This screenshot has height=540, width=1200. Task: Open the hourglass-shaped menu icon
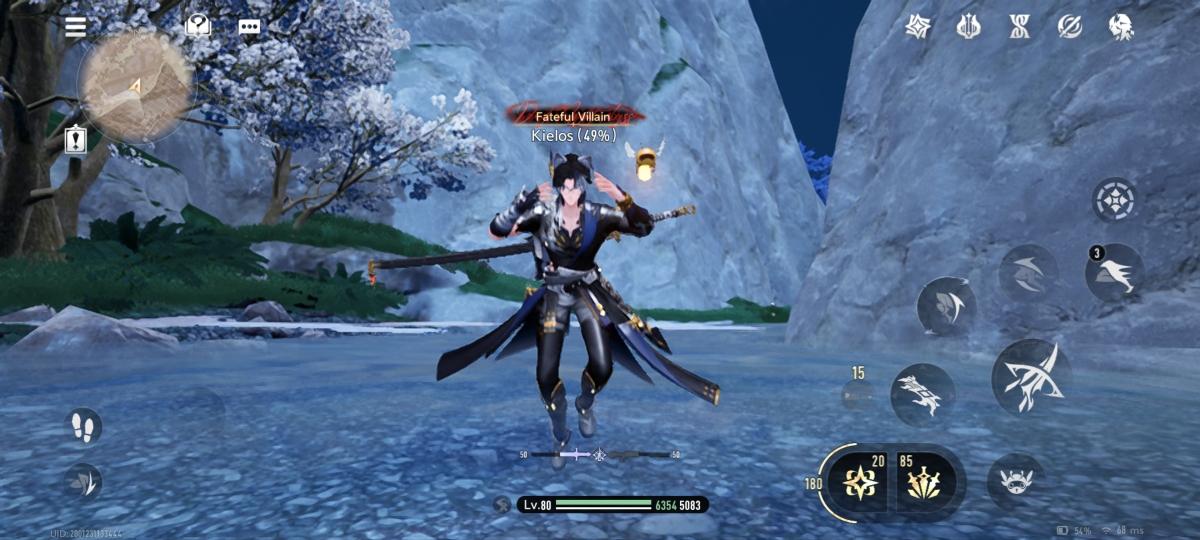pyautogui.click(x=1019, y=27)
